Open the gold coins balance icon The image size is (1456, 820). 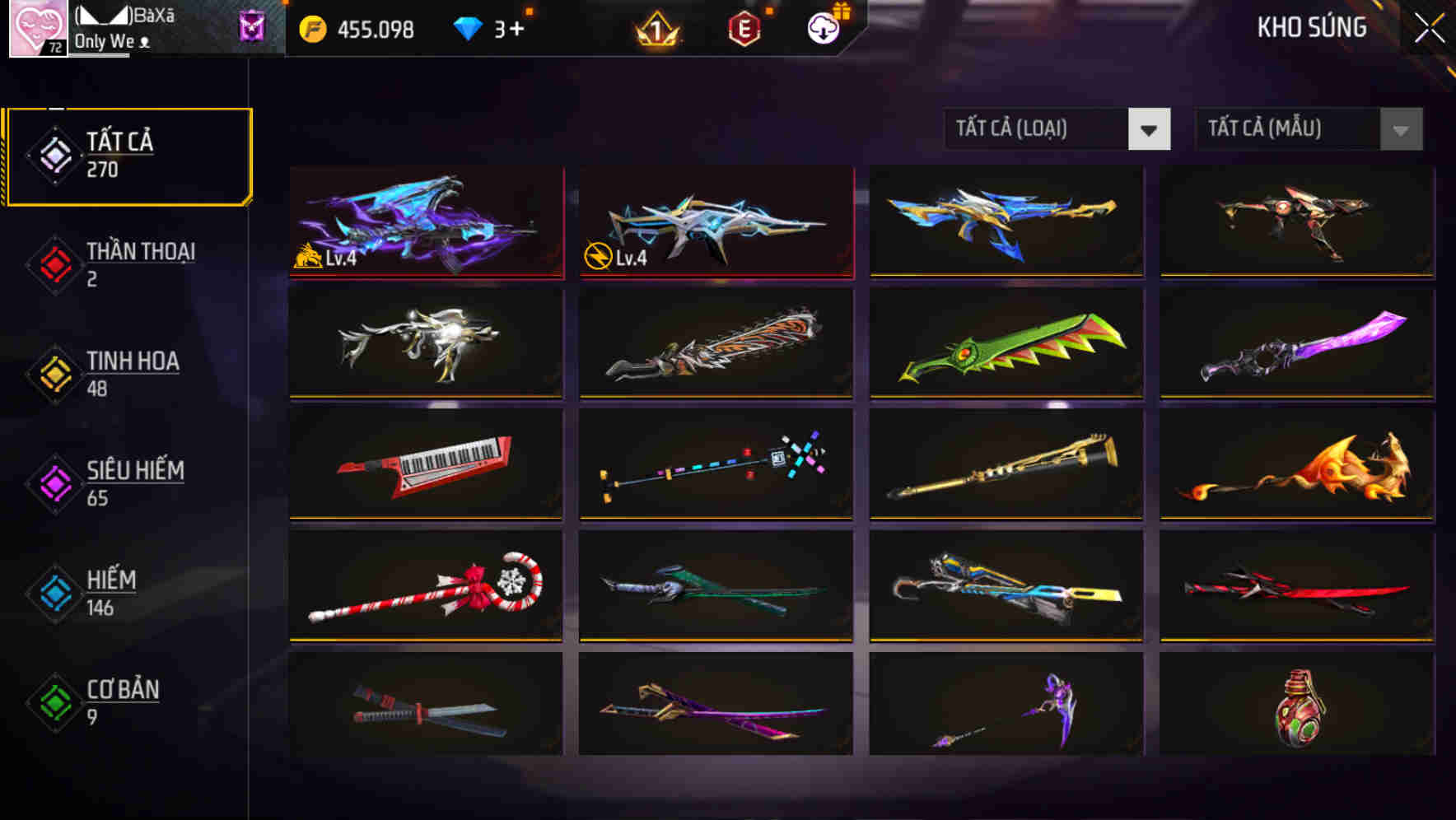coord(311,28)
